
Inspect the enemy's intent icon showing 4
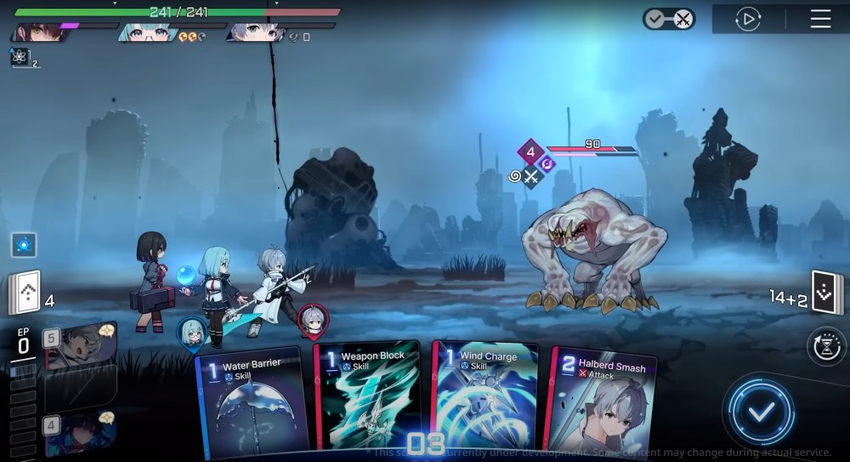(531, 153)
